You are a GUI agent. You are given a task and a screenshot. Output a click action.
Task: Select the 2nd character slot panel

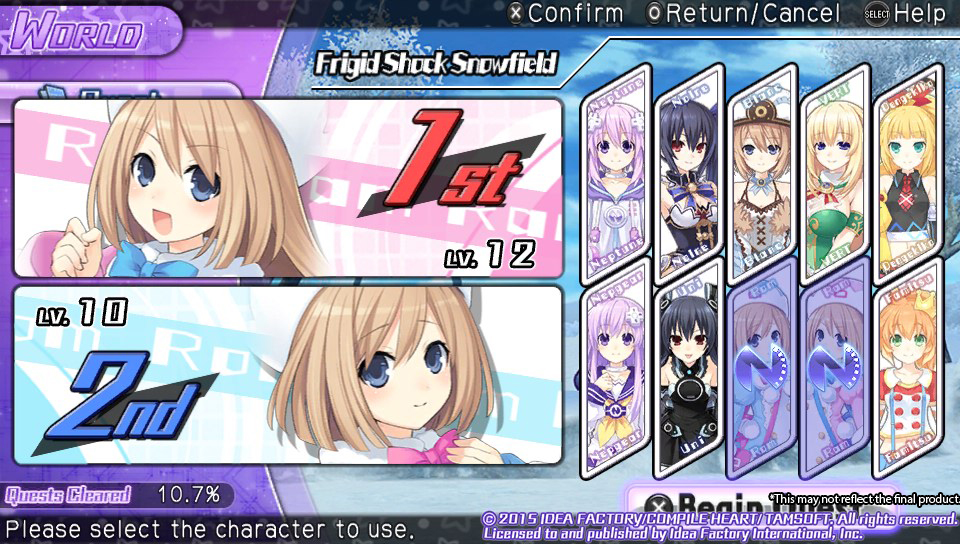click(287, 378)
